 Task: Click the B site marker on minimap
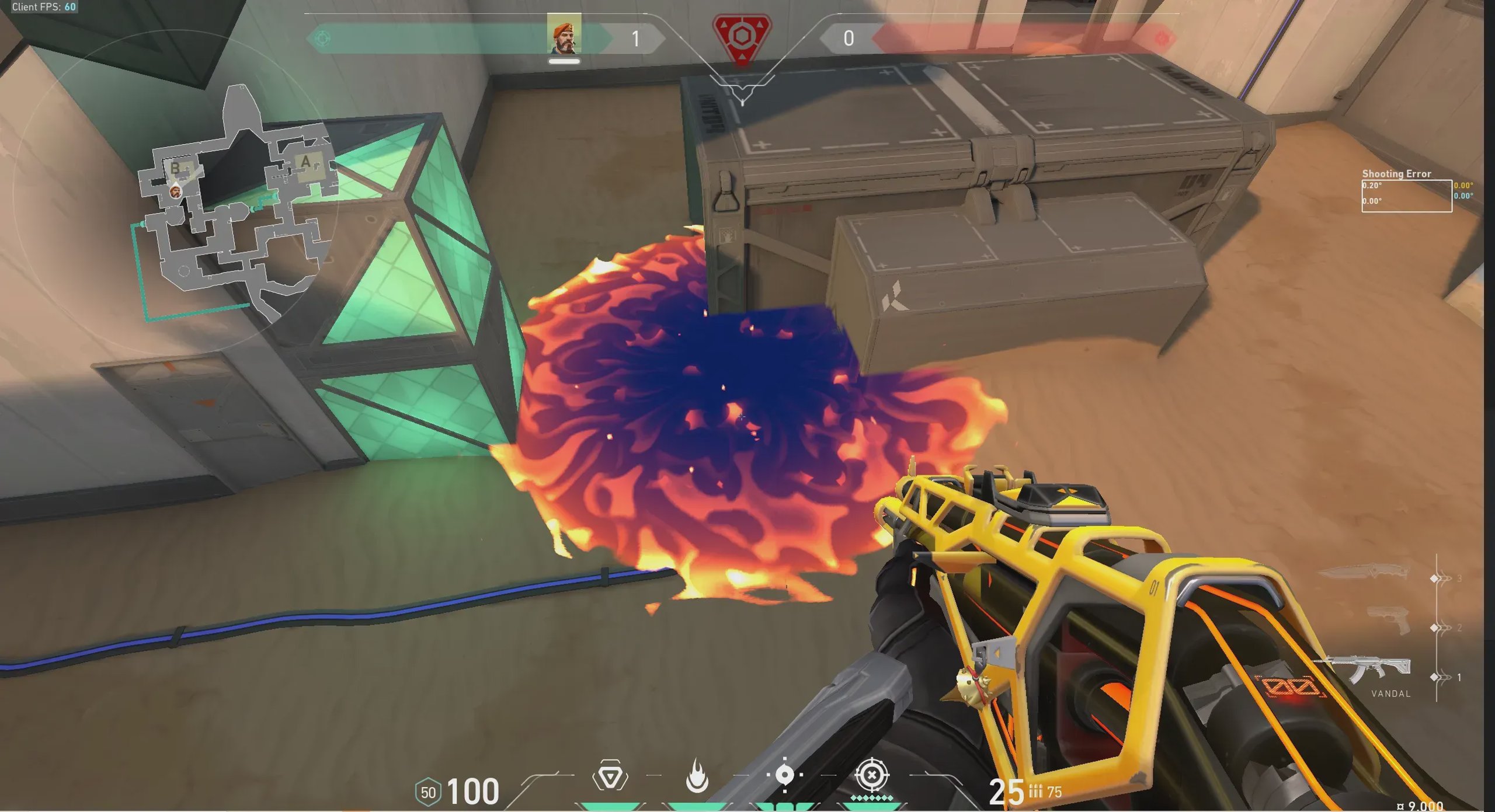tap(175, 168)
